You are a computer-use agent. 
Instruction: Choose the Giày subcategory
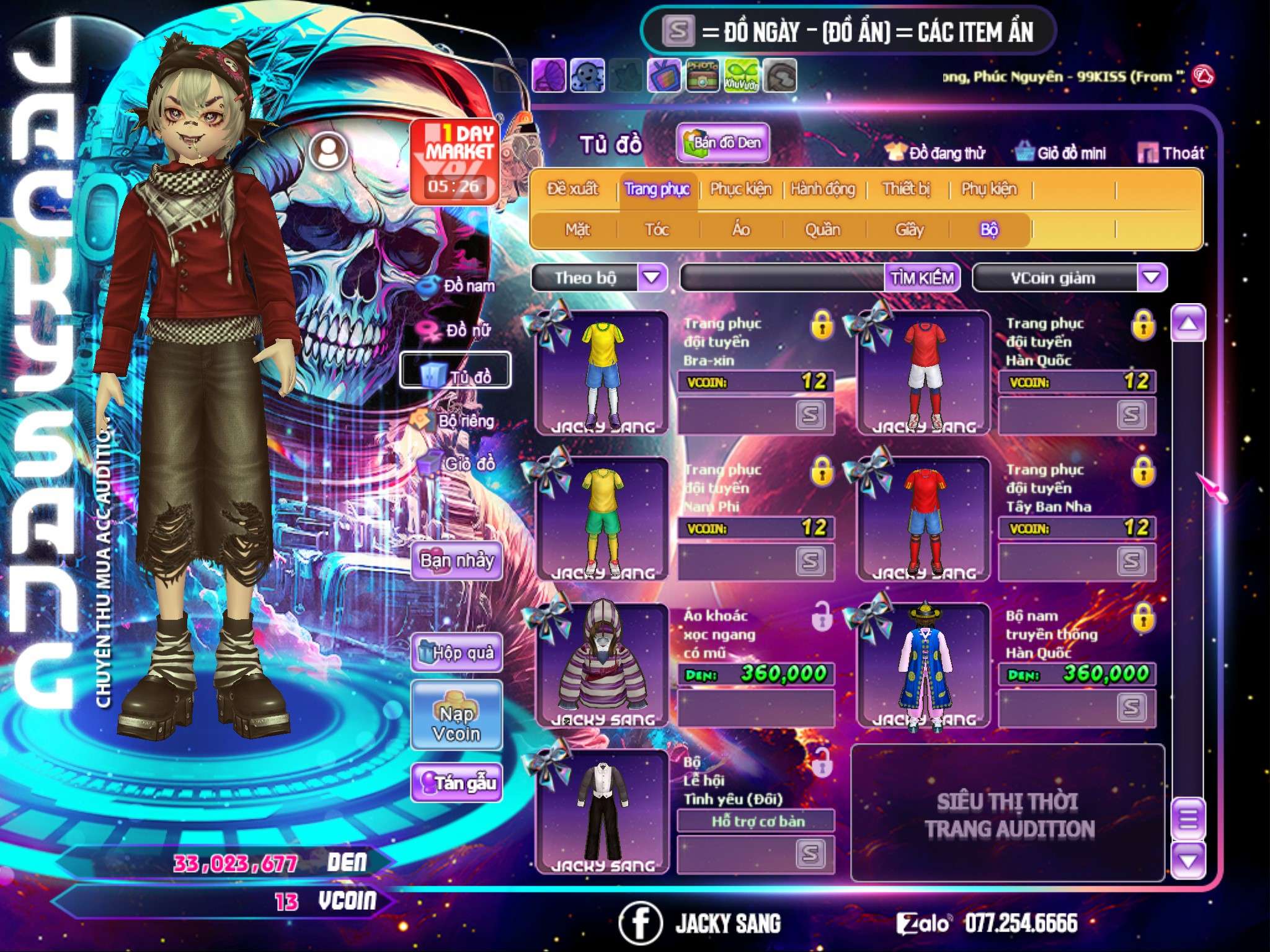click(909, 230)
